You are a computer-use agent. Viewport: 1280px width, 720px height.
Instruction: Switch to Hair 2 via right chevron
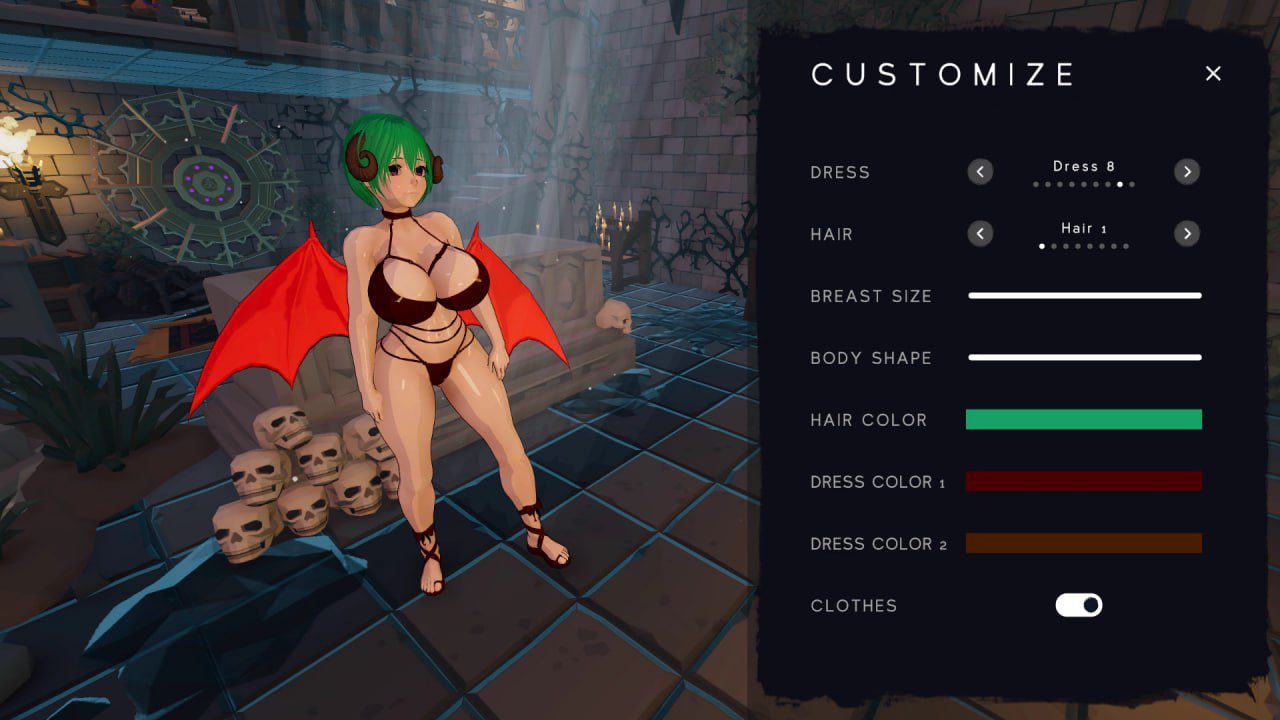tap(1186, 233)
